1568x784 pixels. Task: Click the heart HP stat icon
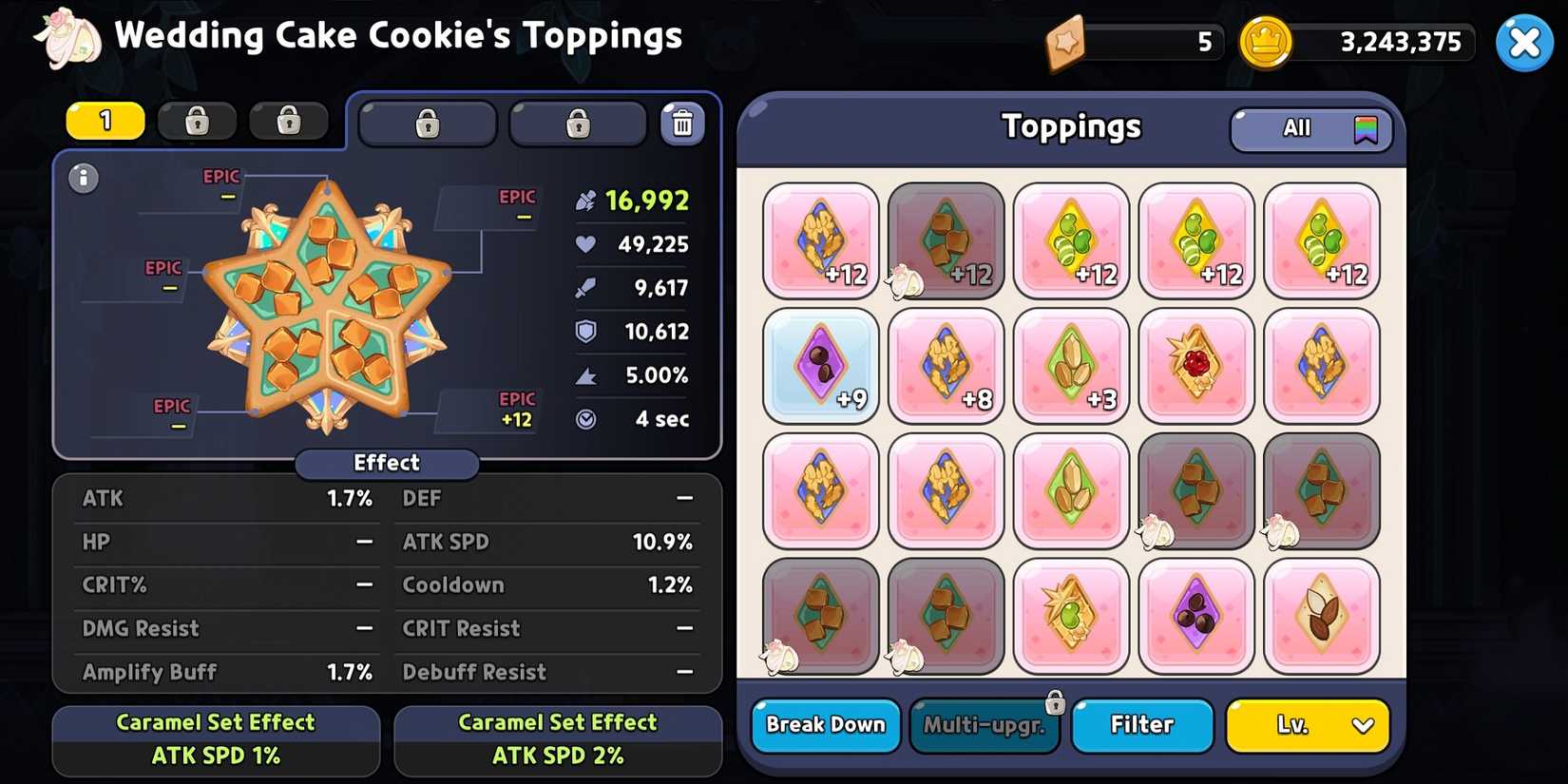tap(588, 244)
